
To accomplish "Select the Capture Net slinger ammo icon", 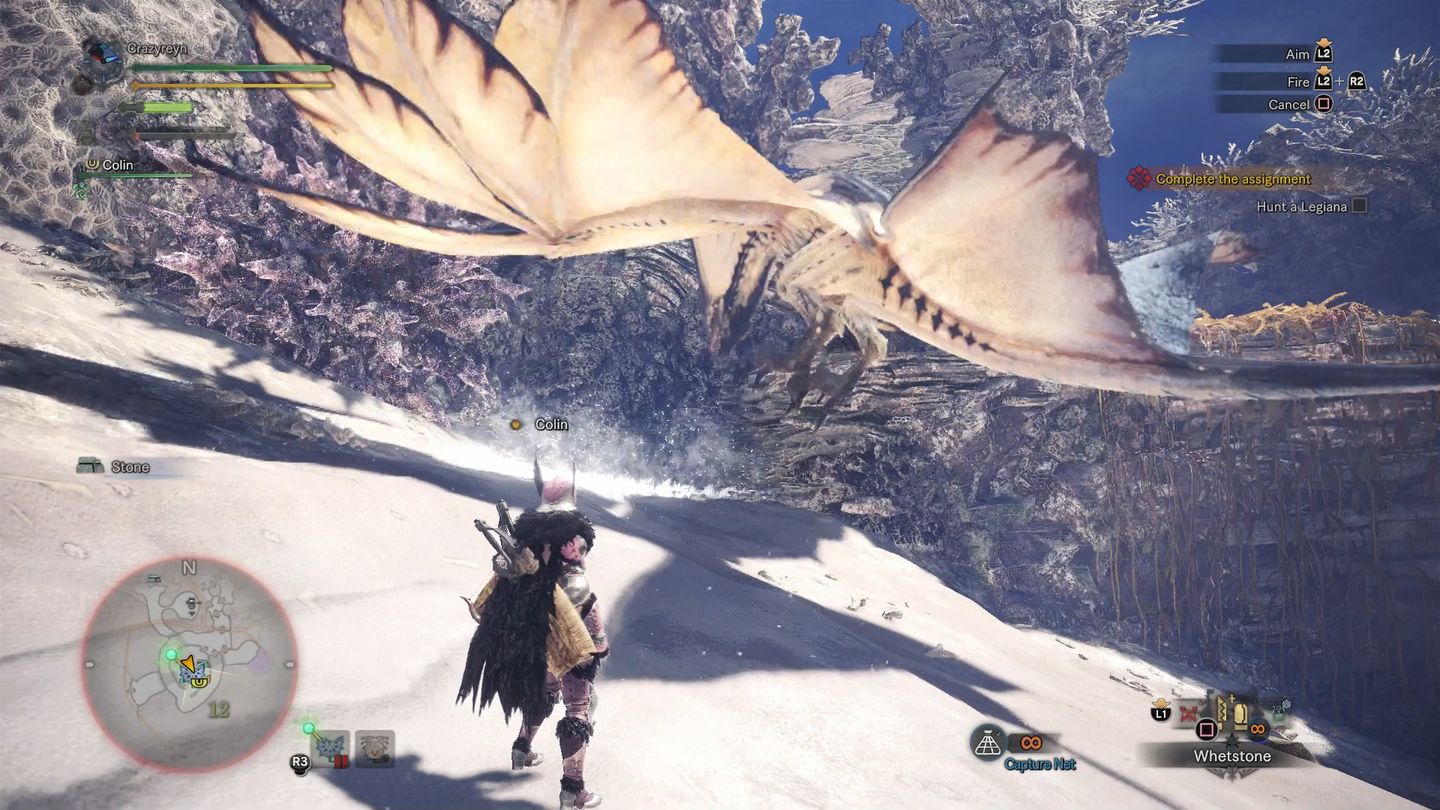I will point(987,742).
